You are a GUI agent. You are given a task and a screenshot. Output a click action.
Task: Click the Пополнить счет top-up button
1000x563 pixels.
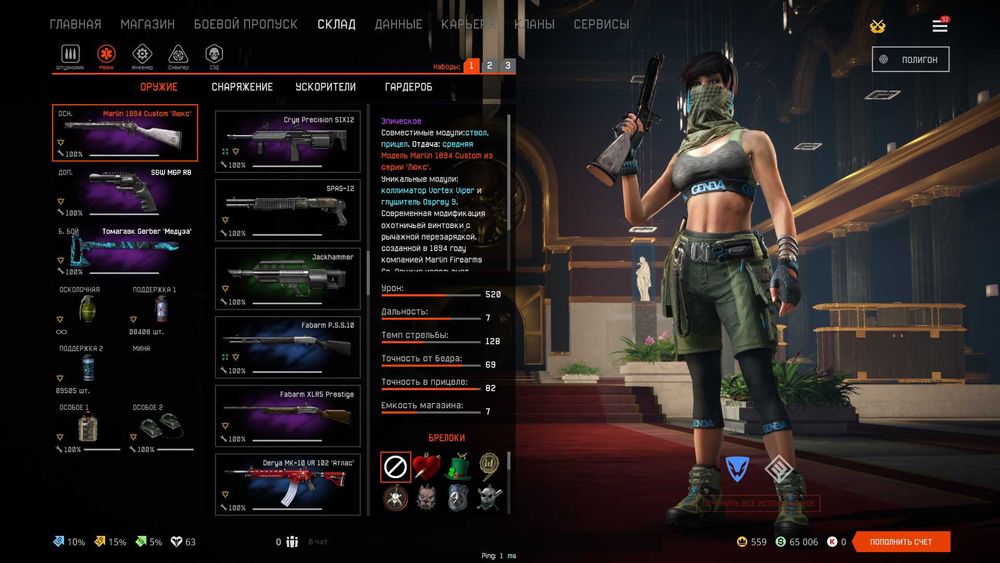click(900, 542)
